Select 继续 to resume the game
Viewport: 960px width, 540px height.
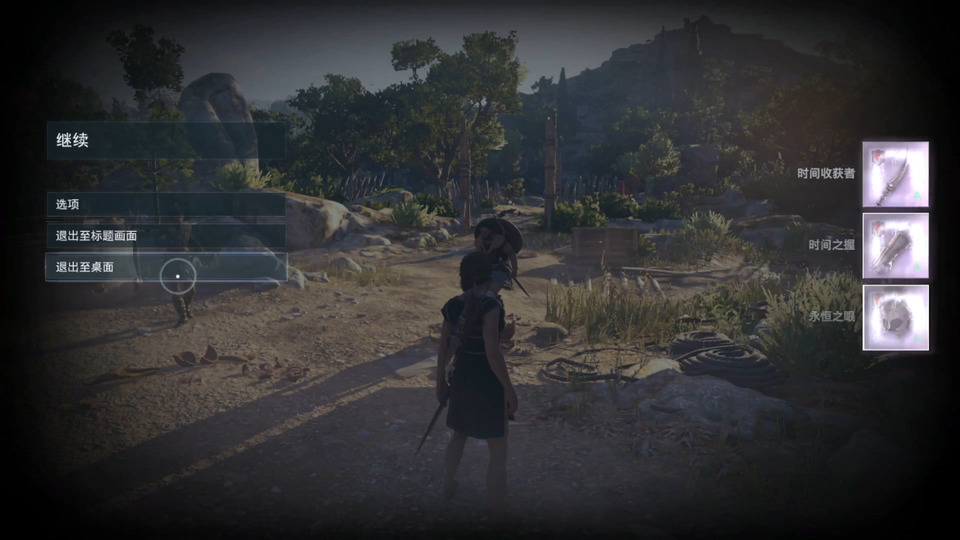[x=165, y=141]
